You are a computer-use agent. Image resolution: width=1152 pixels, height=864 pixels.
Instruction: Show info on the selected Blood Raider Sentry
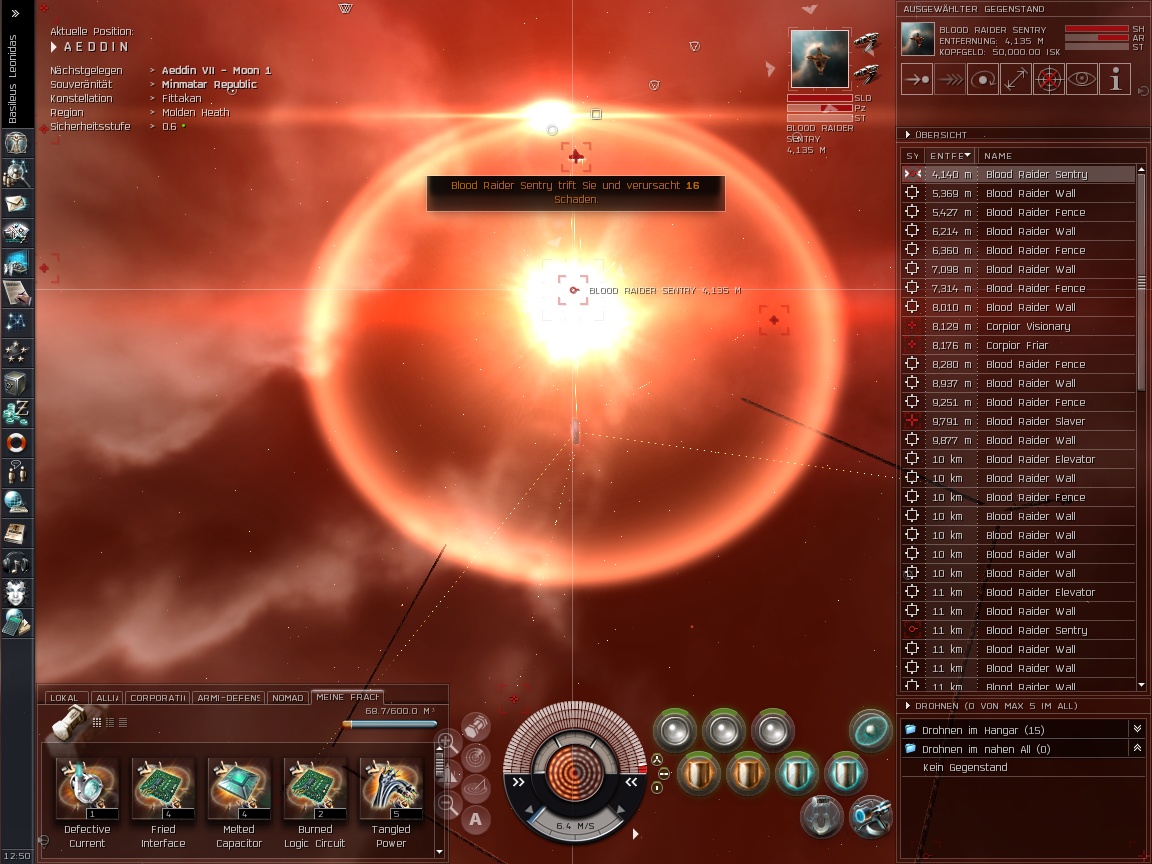(x=1114, y=79)
